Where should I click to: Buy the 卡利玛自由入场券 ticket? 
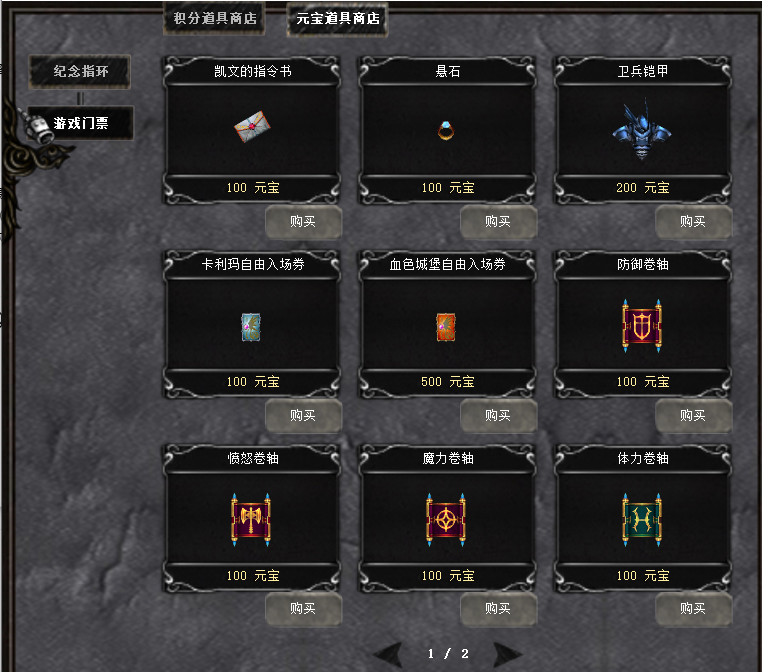click(303, 416)
